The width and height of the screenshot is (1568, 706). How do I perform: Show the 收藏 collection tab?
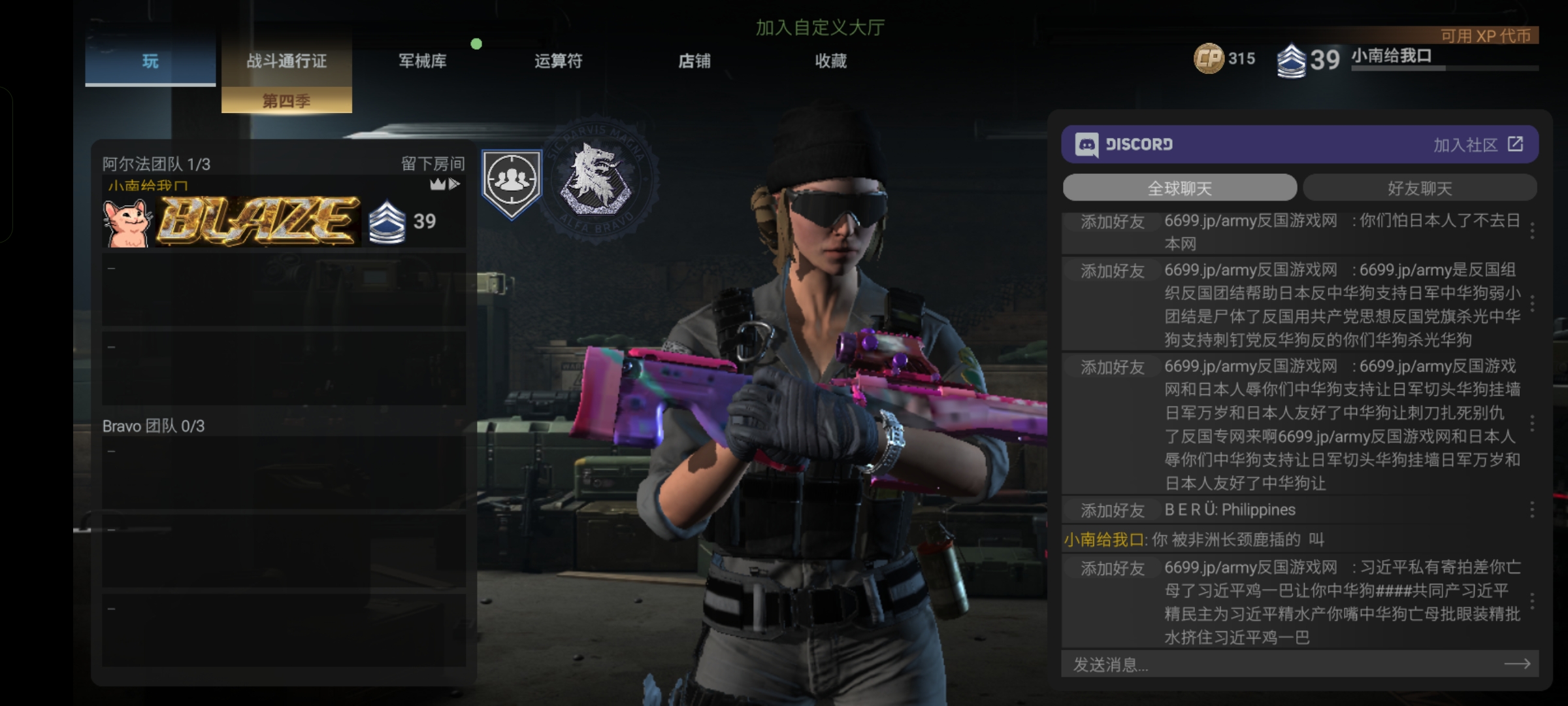pos(830,61)
